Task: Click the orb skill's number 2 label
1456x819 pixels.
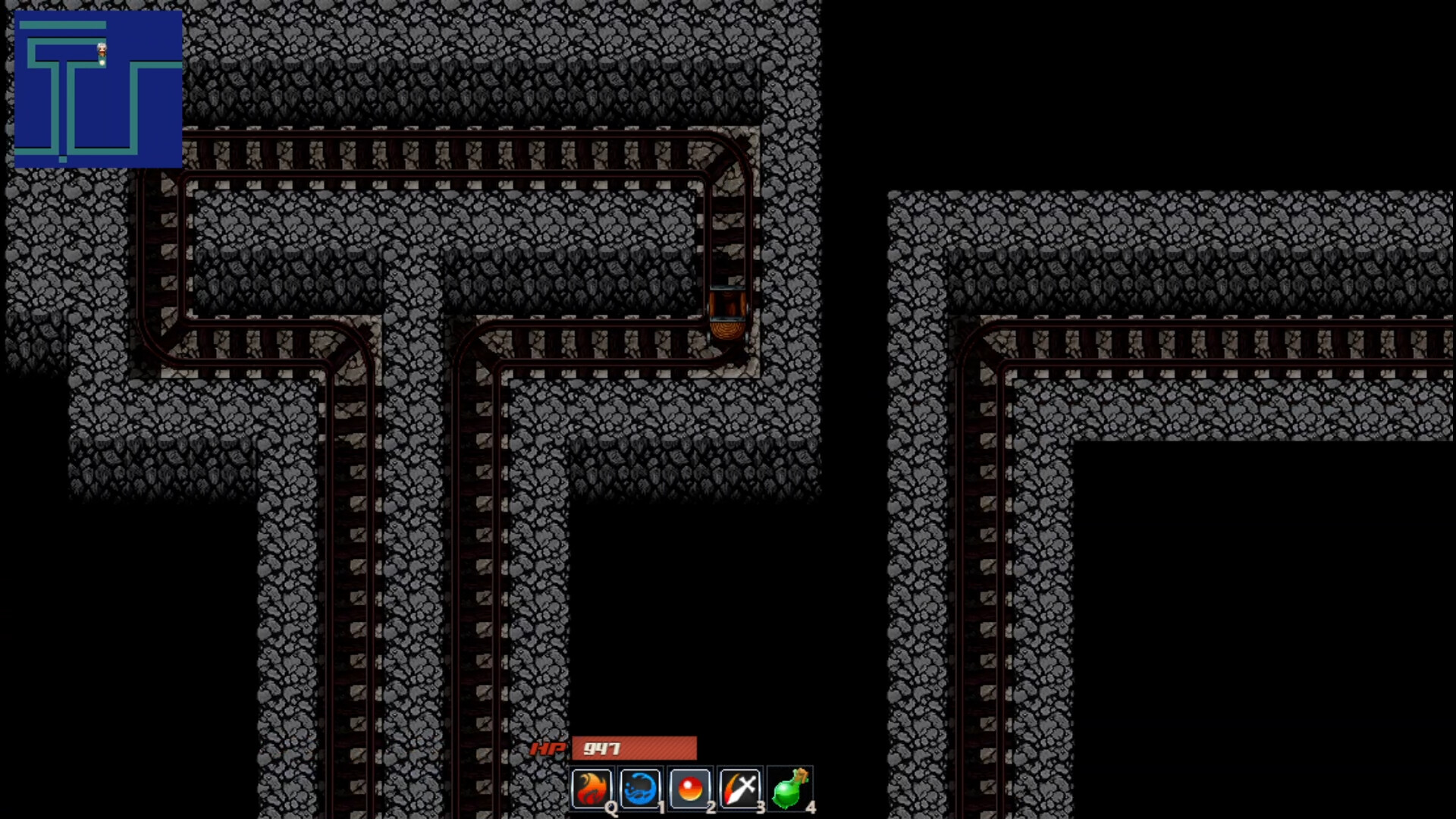Action: tap(711, 808)
